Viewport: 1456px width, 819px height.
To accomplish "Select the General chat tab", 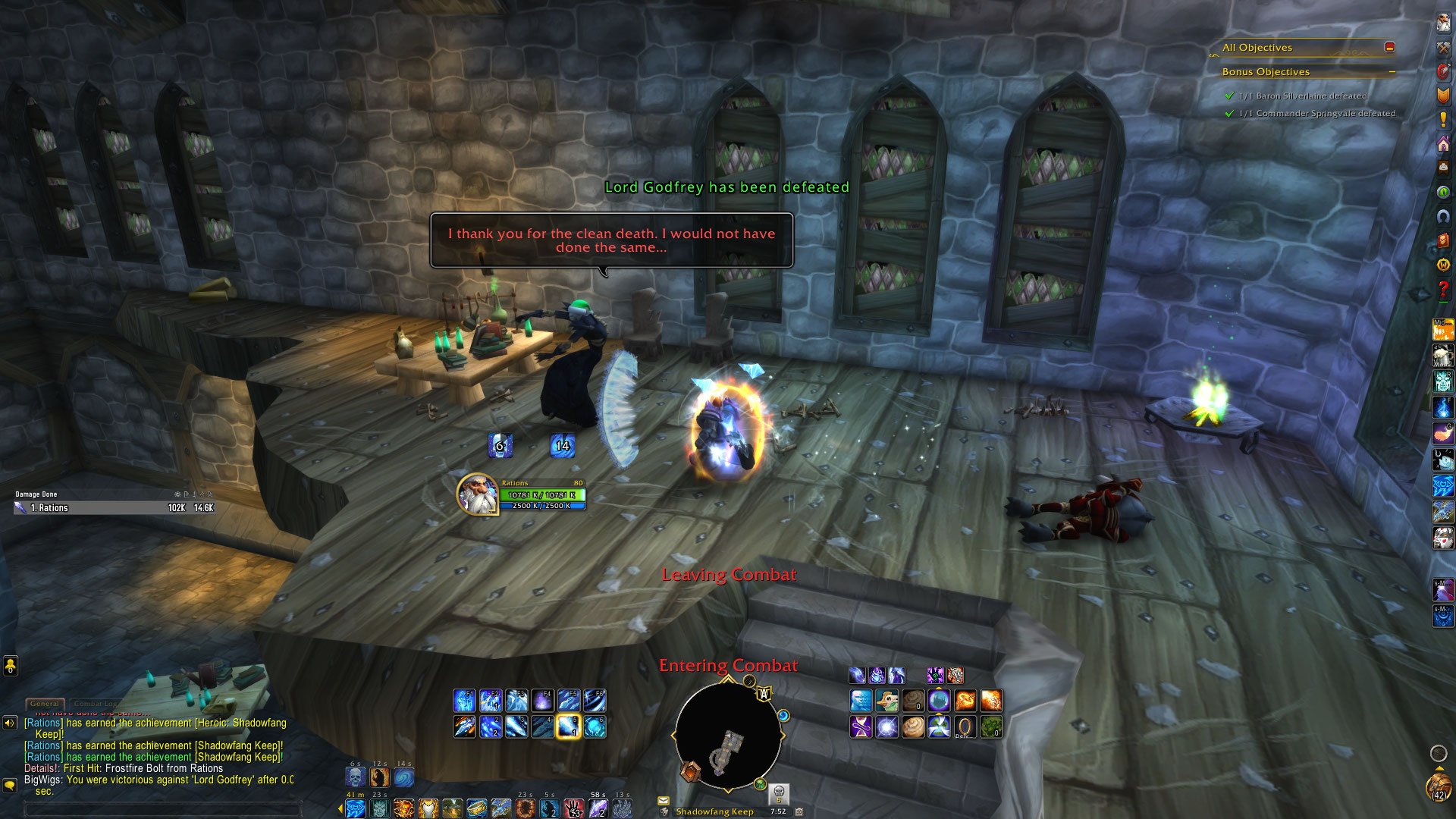I will (45, 704).
